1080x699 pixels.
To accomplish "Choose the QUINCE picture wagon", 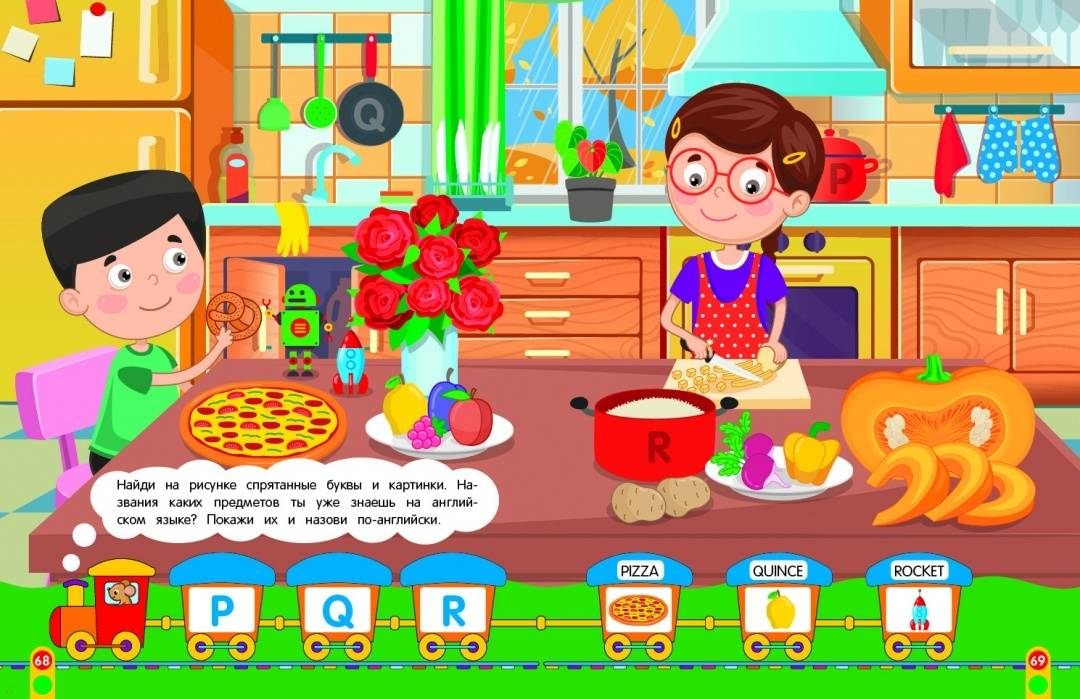I will pos(778,608).
